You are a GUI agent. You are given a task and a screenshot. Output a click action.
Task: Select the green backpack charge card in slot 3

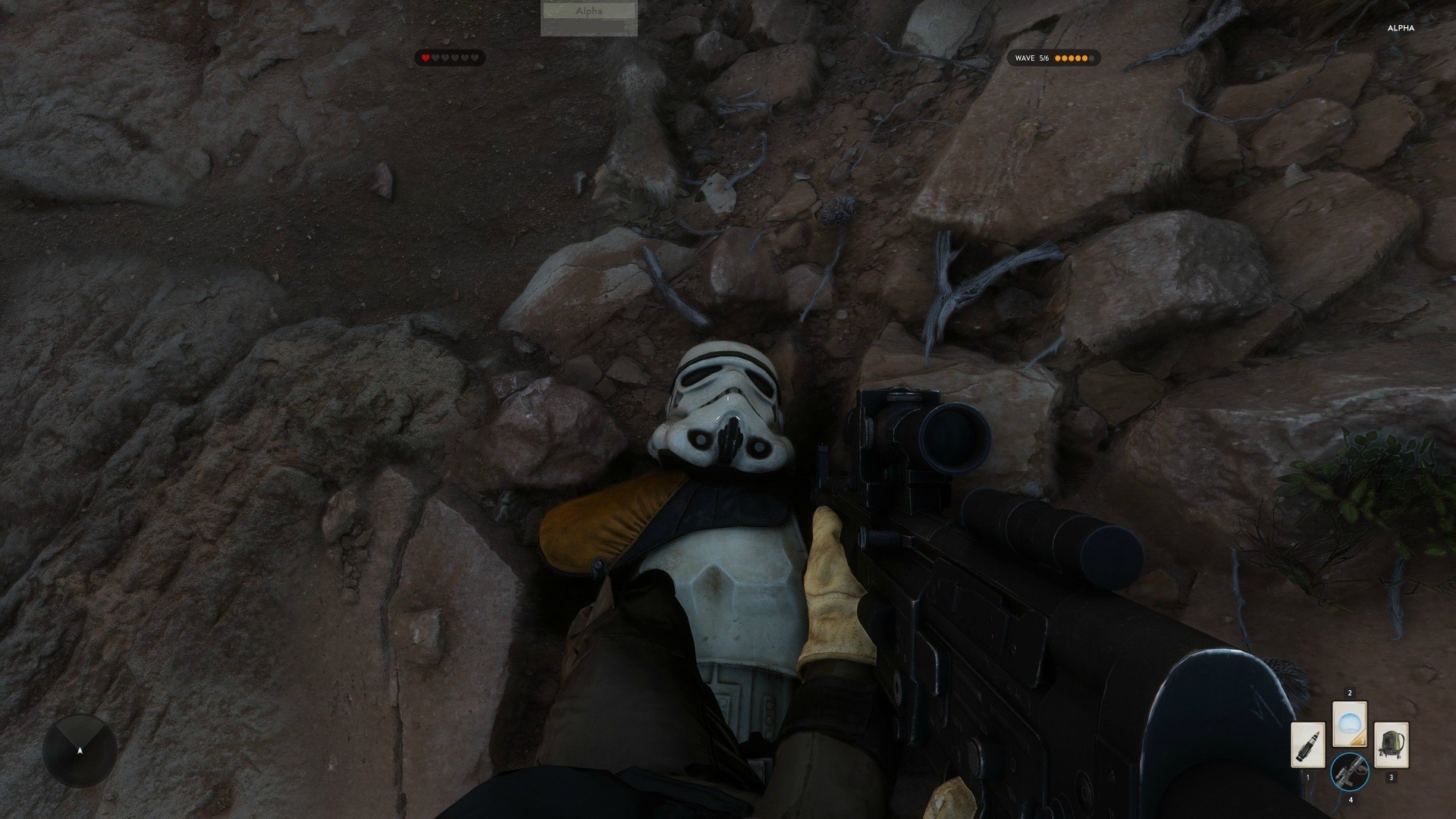pyautogui.click(x=1391, y=745)
